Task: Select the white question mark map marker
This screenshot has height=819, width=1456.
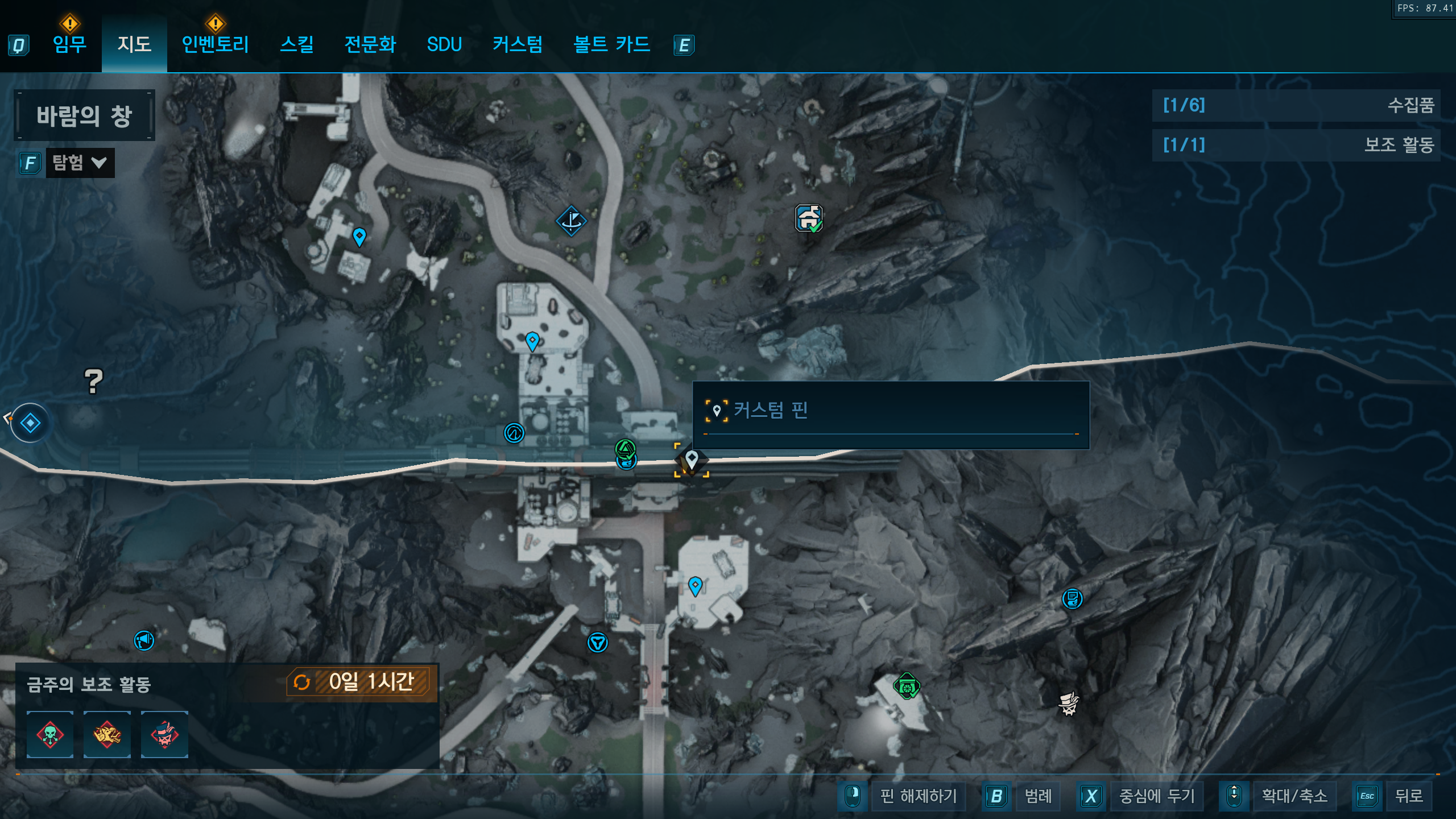Action: pos(94,381)
